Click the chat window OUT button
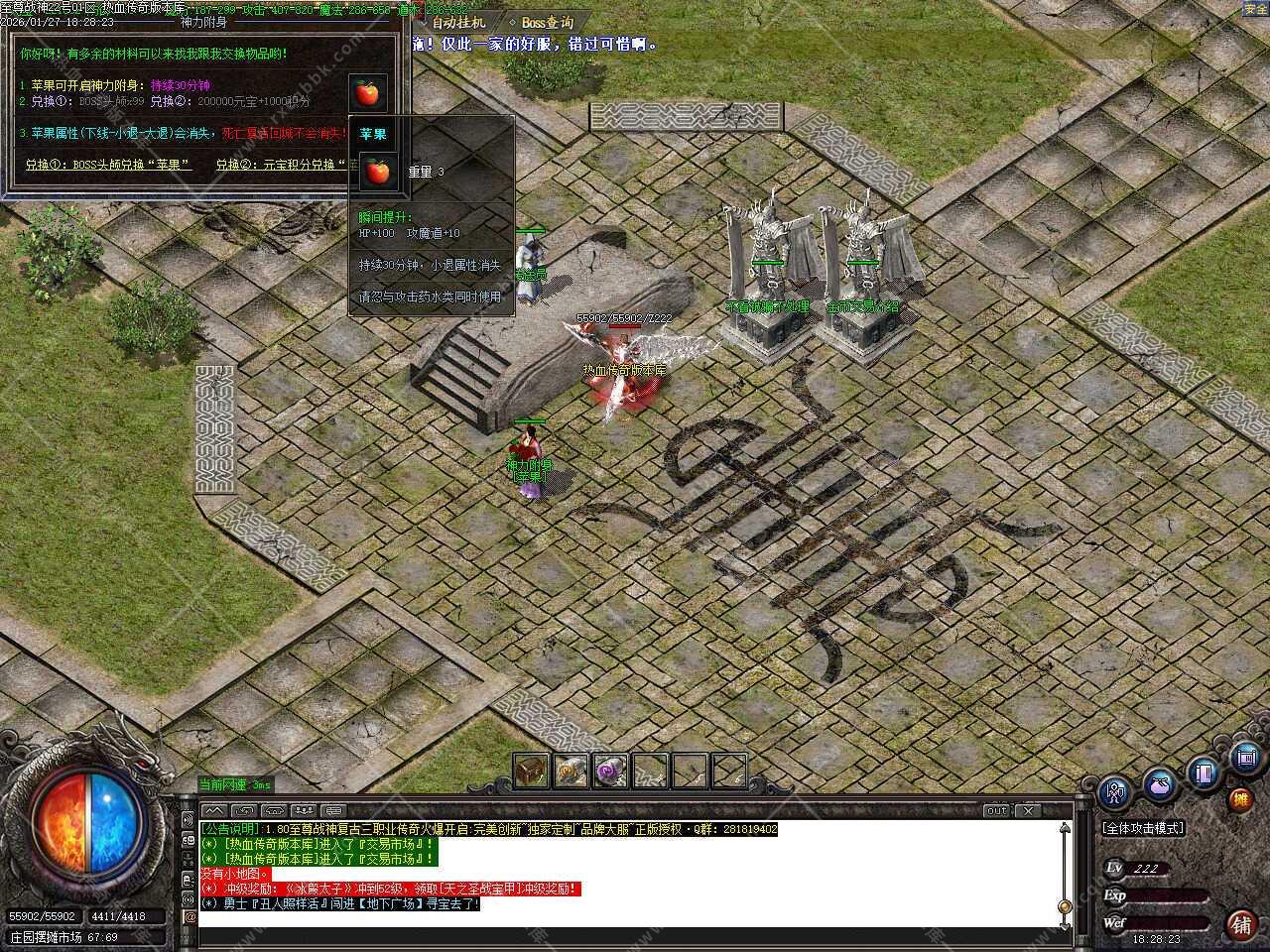The height and width of the screenshot is (952, 1270). click(x=996, y=810)
